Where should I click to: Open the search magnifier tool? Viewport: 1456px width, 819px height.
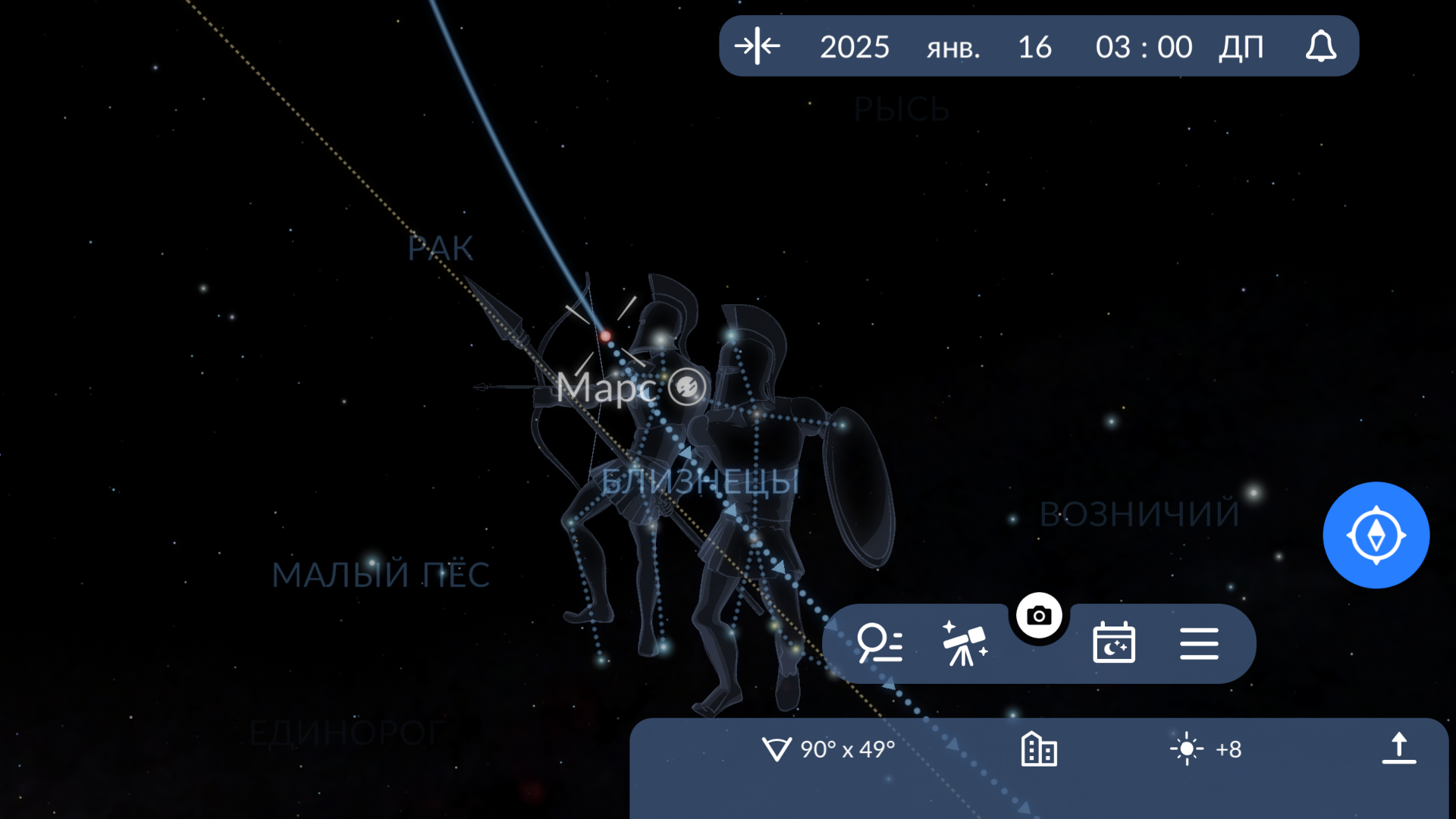click(x=879, y=643)
